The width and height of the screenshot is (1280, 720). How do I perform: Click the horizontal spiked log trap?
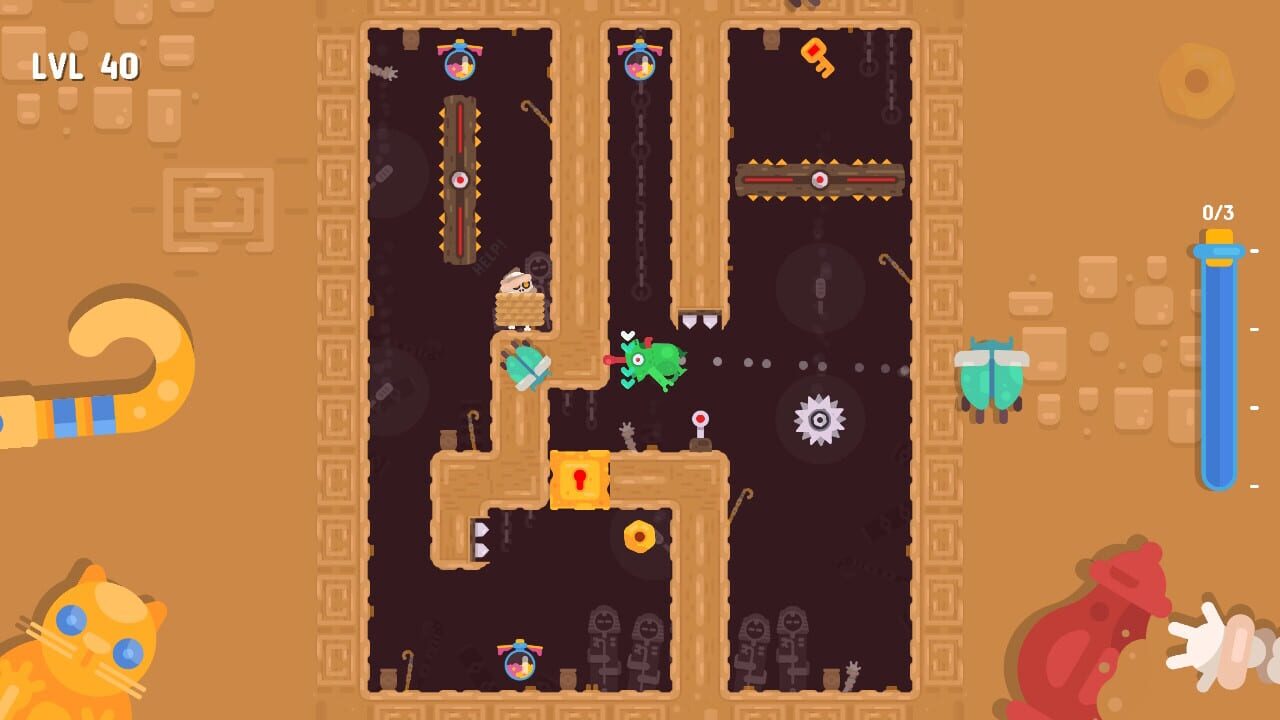pos(818,180)
